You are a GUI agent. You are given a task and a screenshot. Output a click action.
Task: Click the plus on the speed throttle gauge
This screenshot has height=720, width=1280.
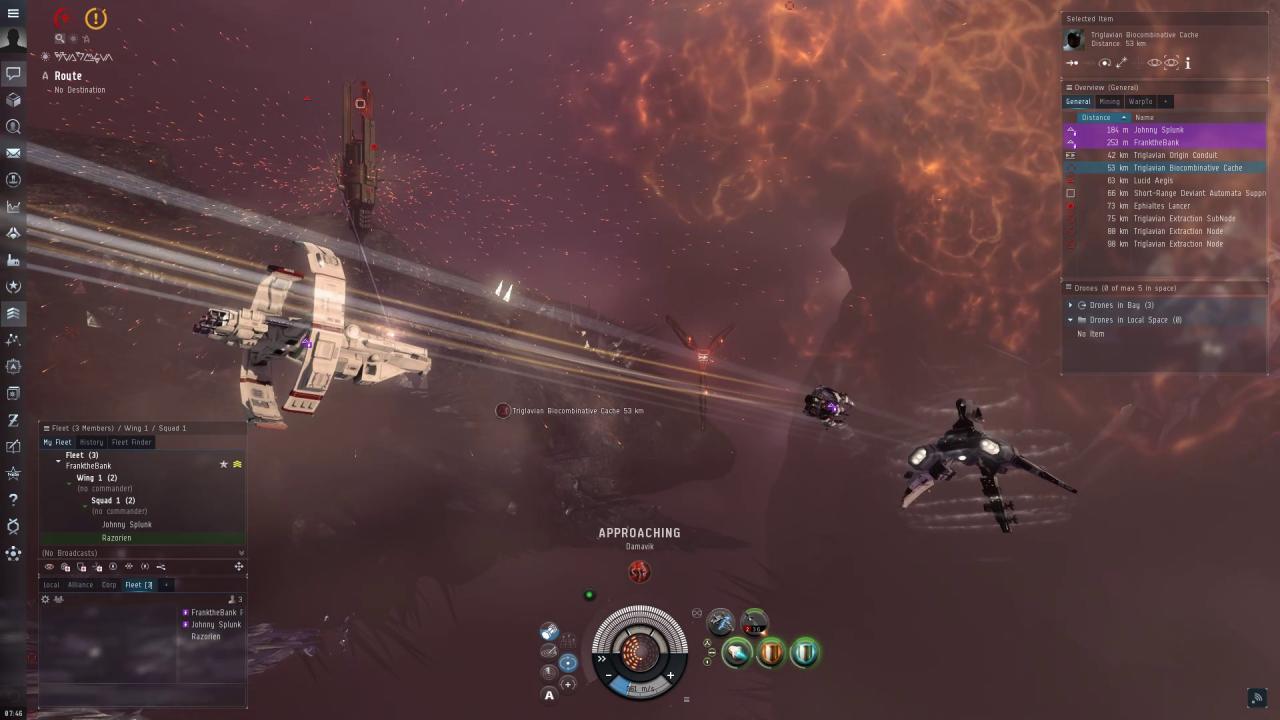pyautogui.click(x=670, y=677)
